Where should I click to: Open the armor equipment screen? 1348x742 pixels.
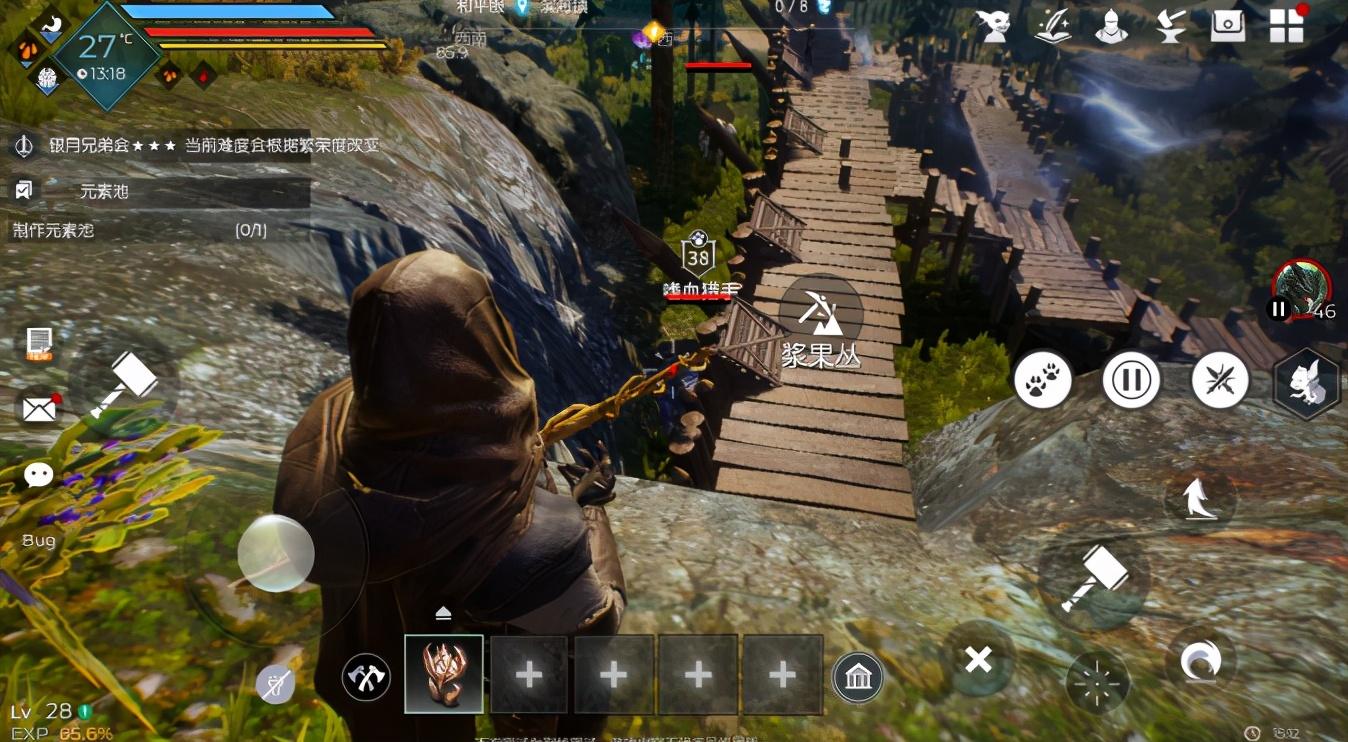tap(1111, 27)
